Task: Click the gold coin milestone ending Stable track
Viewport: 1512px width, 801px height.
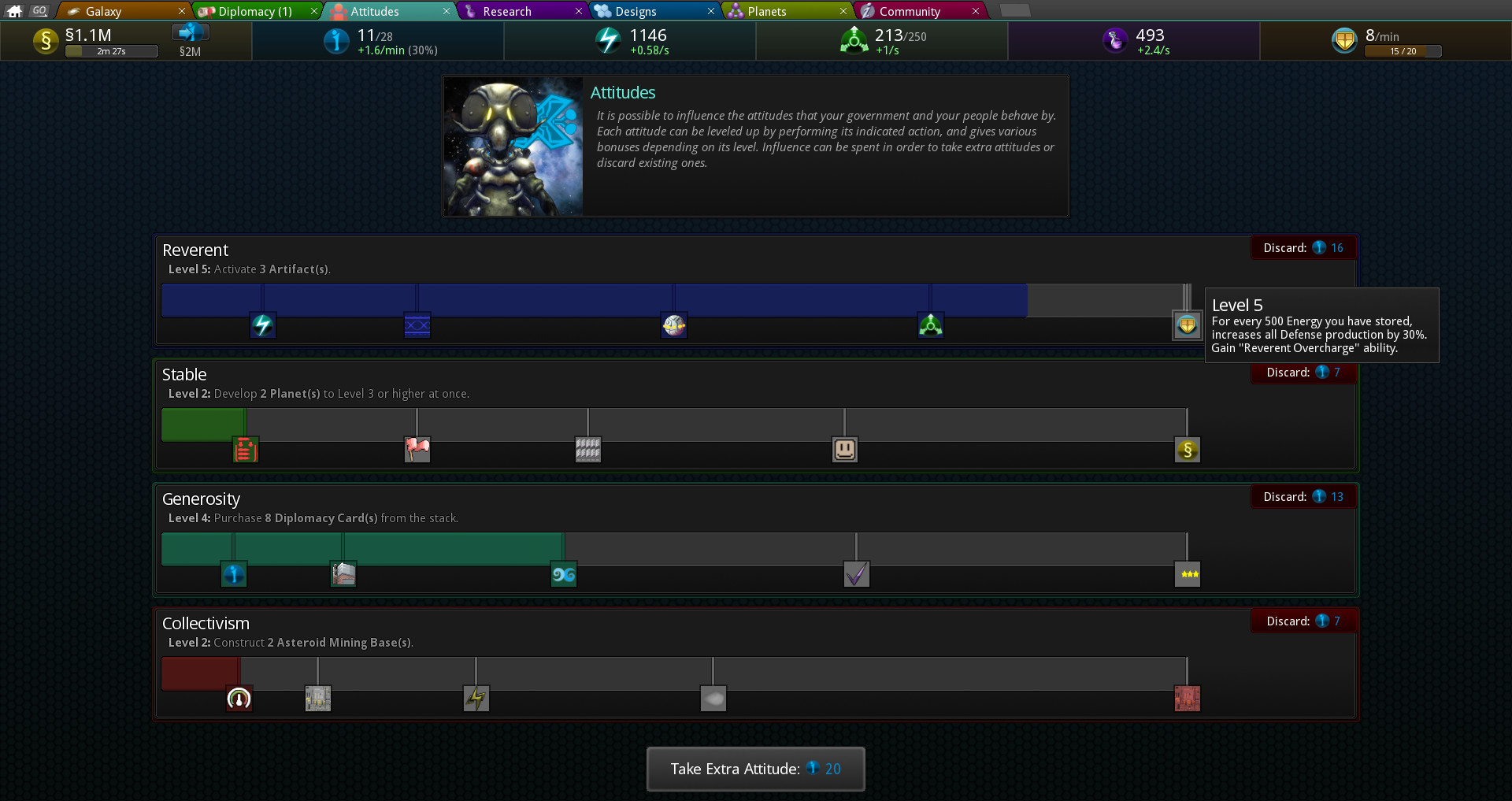Action: point(1188,450)
